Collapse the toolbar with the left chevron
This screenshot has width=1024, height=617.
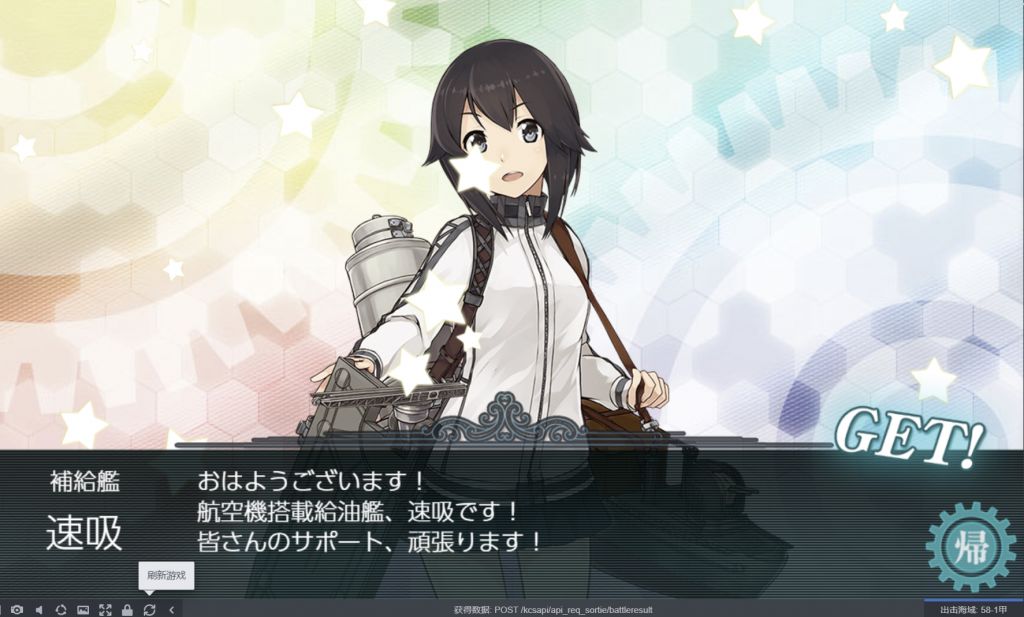171,609
